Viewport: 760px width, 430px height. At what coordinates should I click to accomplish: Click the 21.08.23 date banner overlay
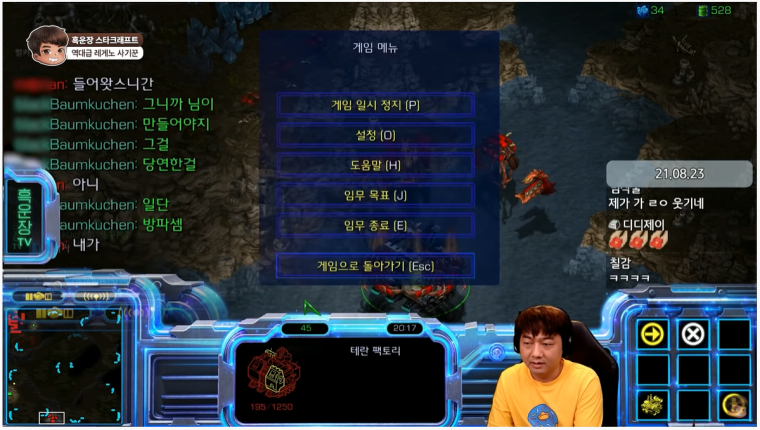(x=679, y=173)
